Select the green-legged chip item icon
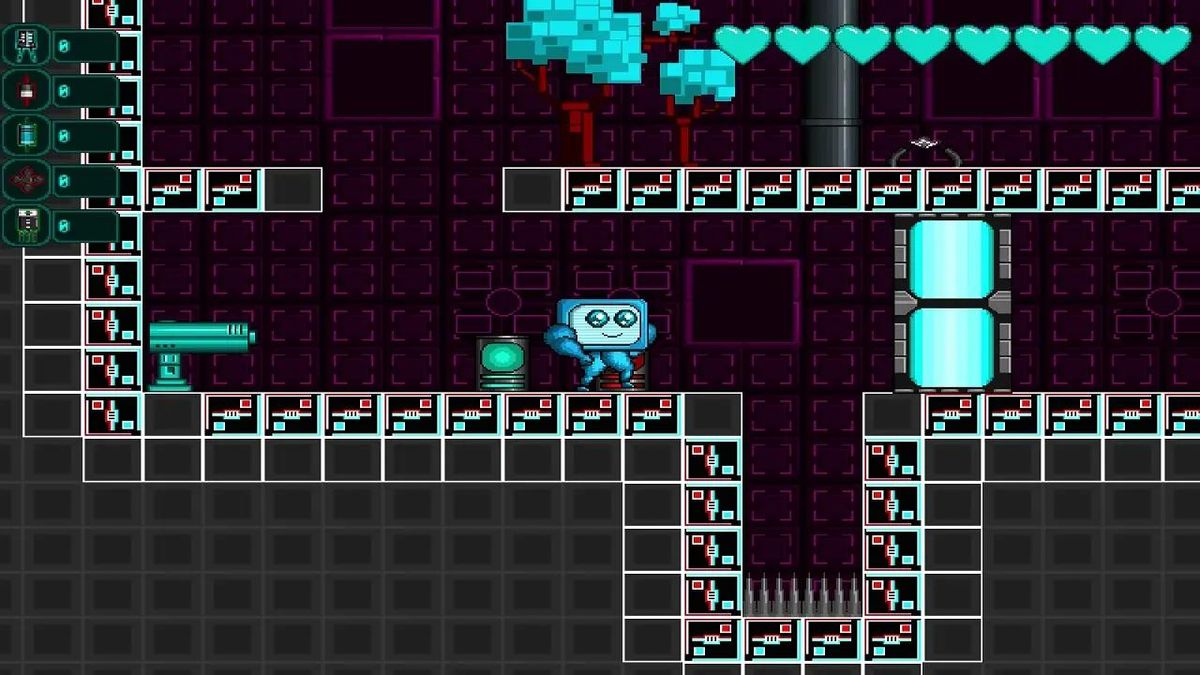Viewport: 1200px width, 675px height. (26, 226)
